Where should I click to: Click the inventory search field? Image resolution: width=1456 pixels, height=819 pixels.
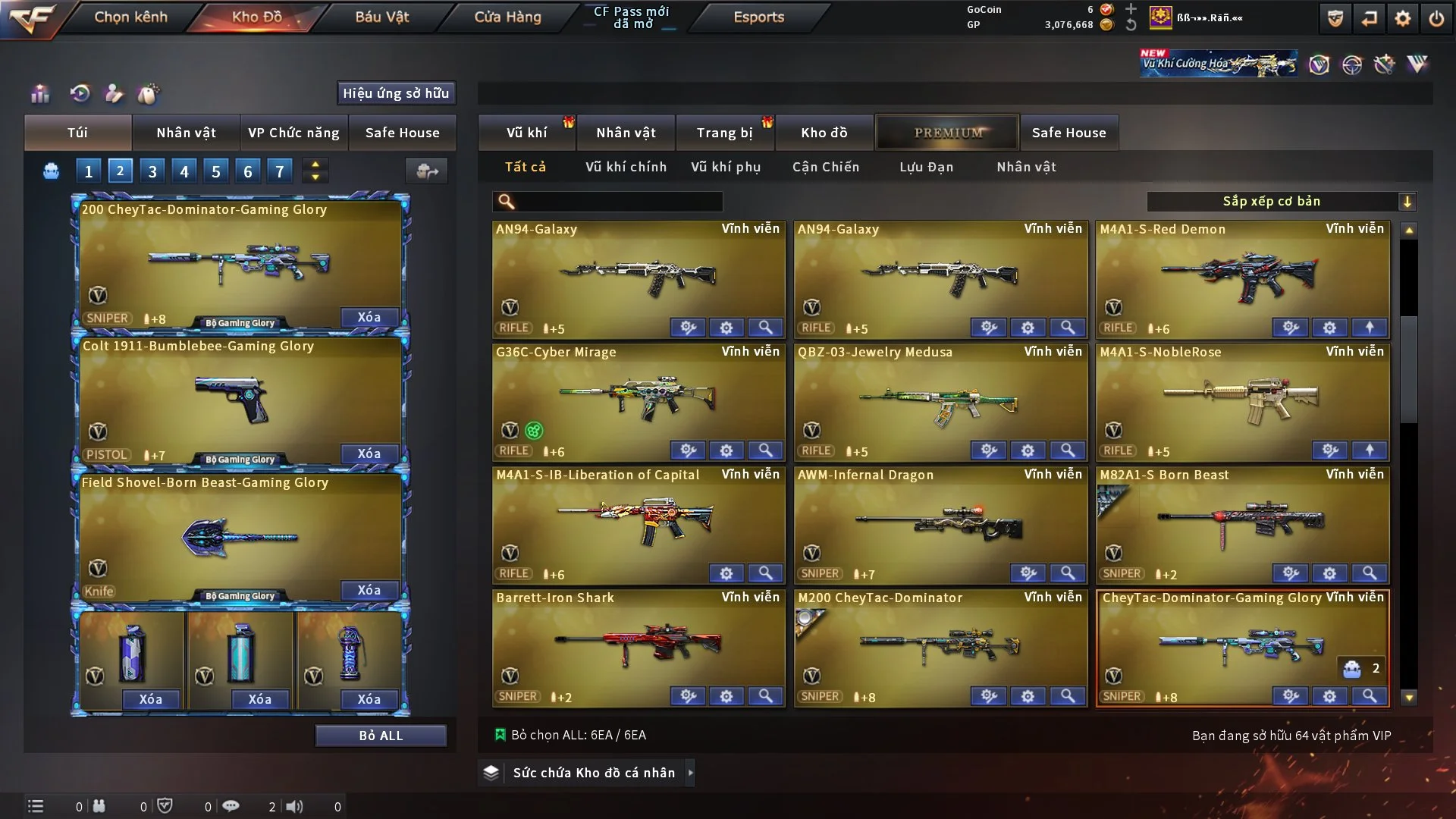pos(618,202)
